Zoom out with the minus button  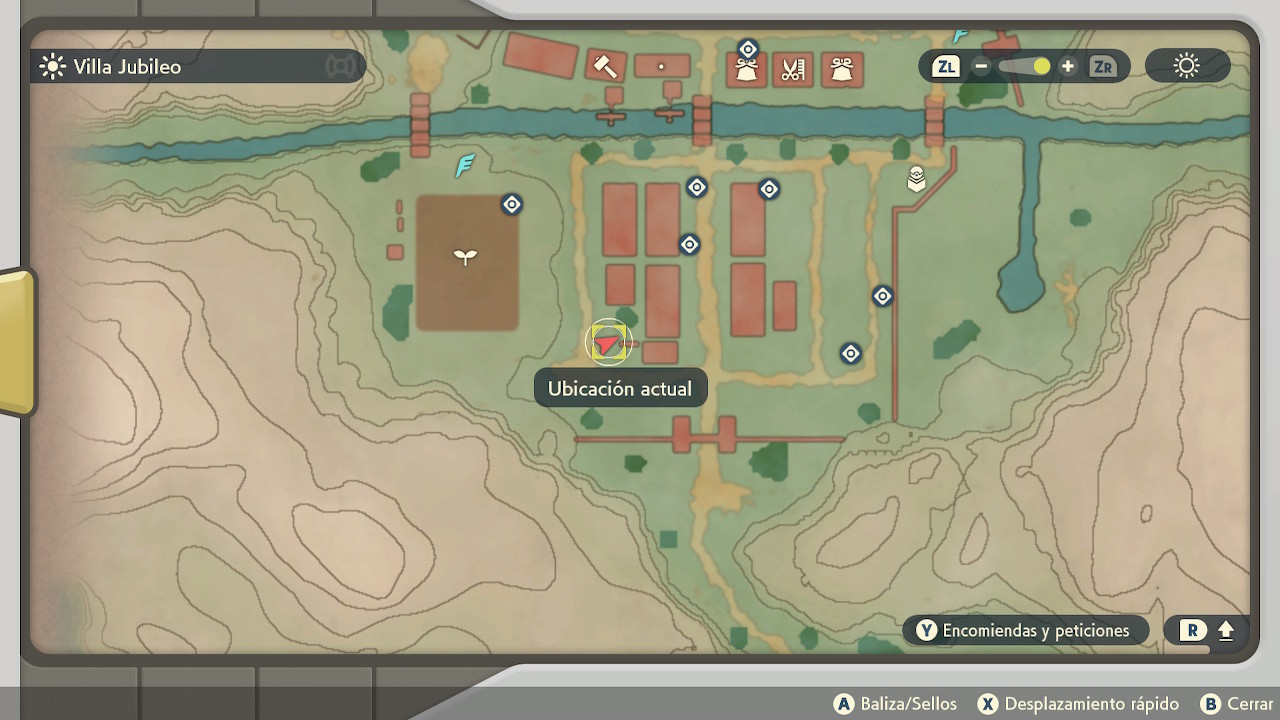981,67
